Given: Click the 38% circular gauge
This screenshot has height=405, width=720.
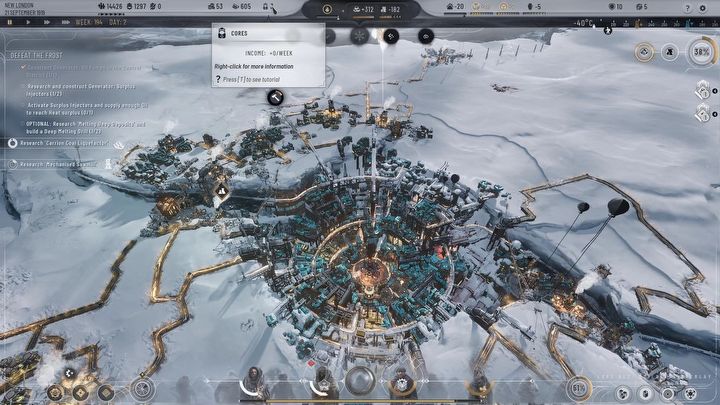Looking at the screenshot, I should [x=699, y=51].
